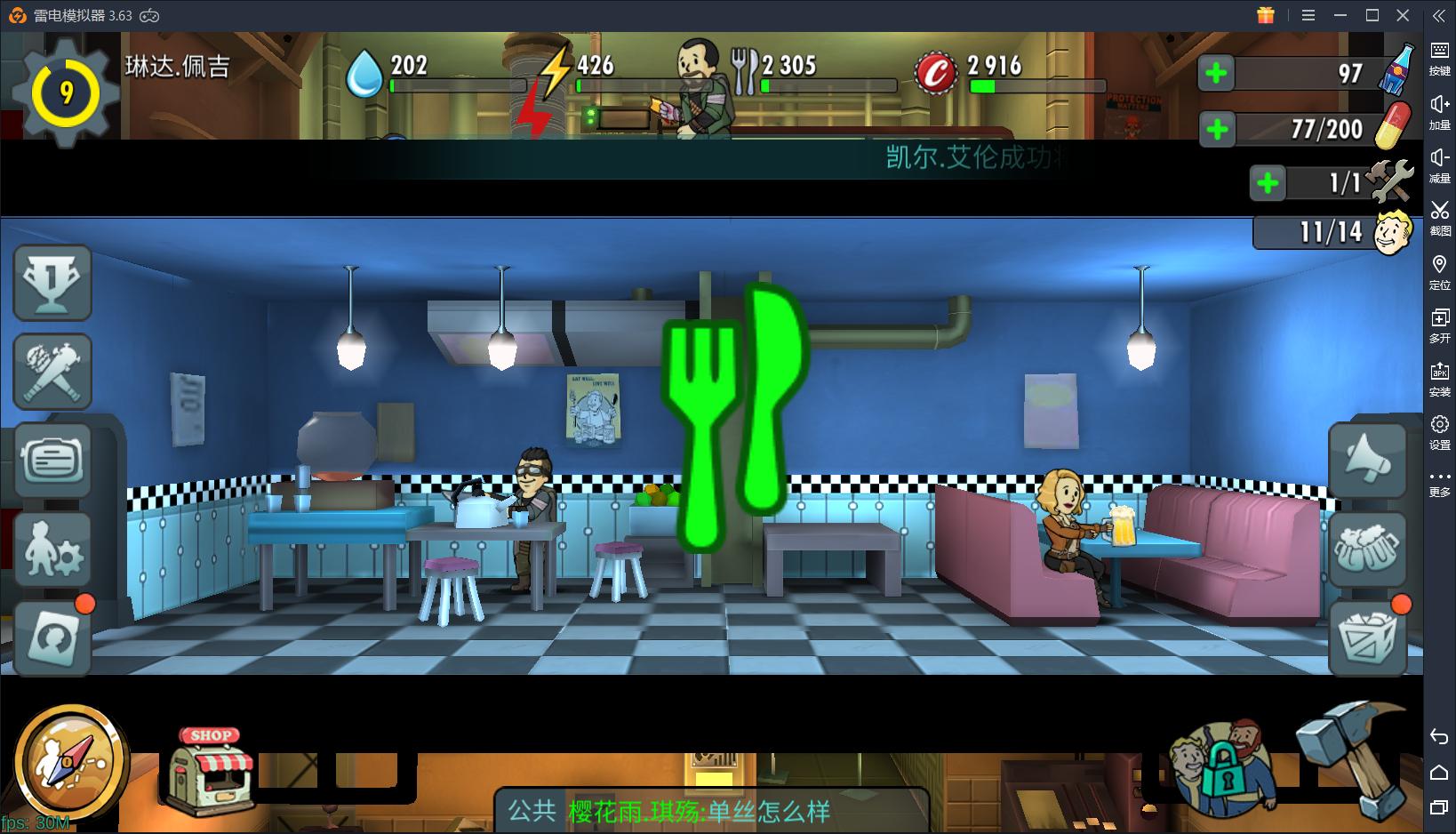1456x834 pixels.
Task: Open the locked guild alliance icon
Action: pos(1221,766)
